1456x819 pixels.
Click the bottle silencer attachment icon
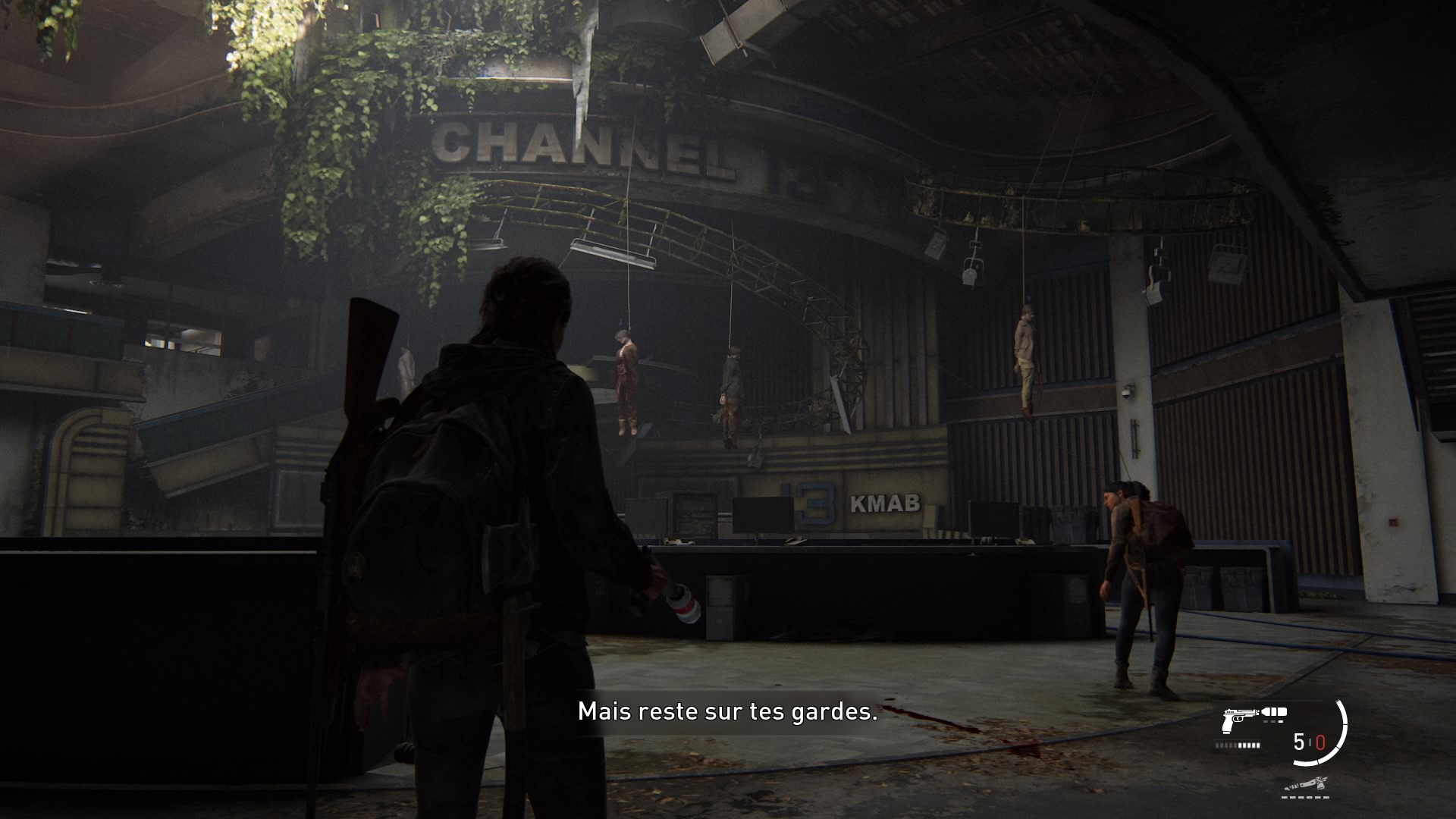click(x=1274, y=713)
